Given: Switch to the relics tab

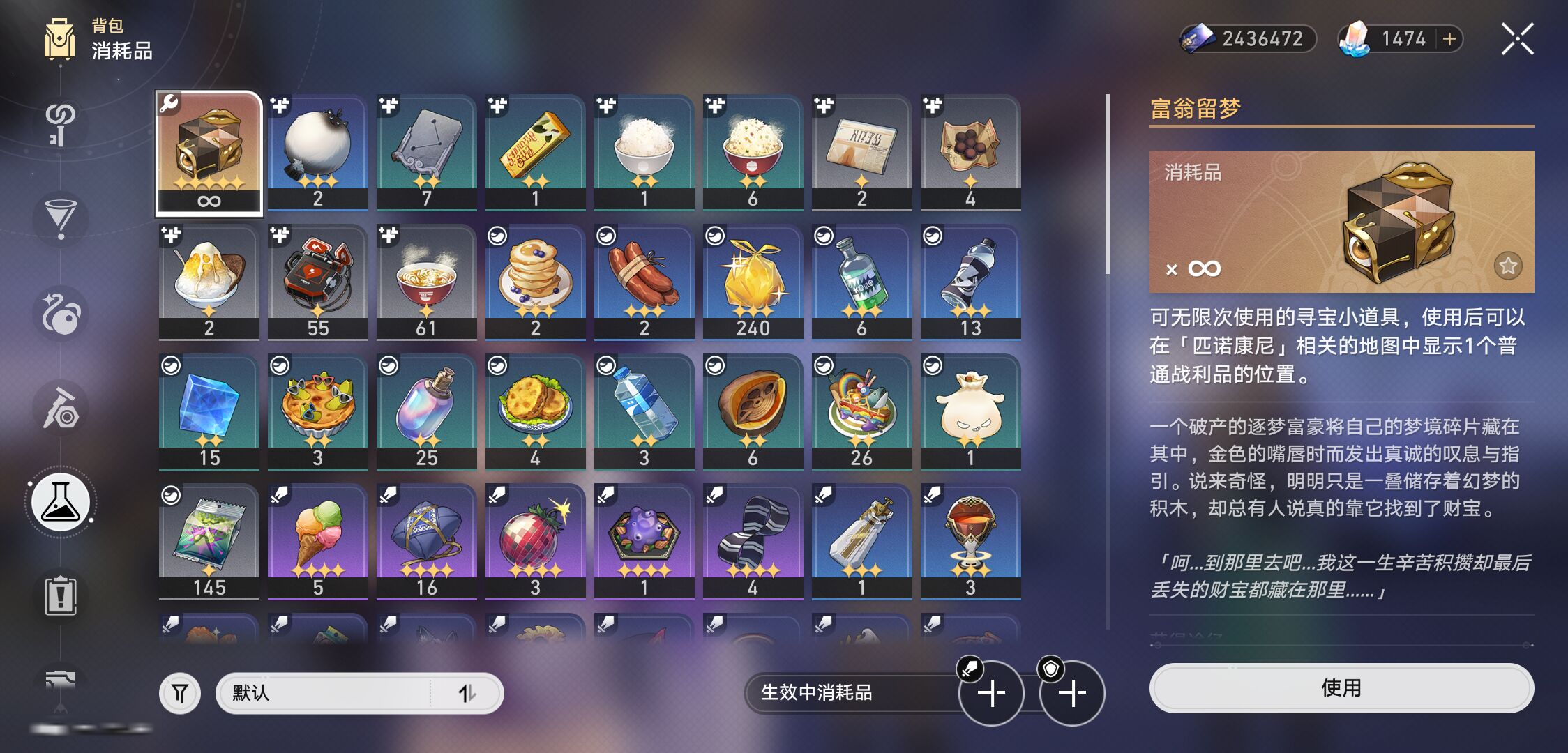Looking at the screenshot, I should [x=61, y=314].
